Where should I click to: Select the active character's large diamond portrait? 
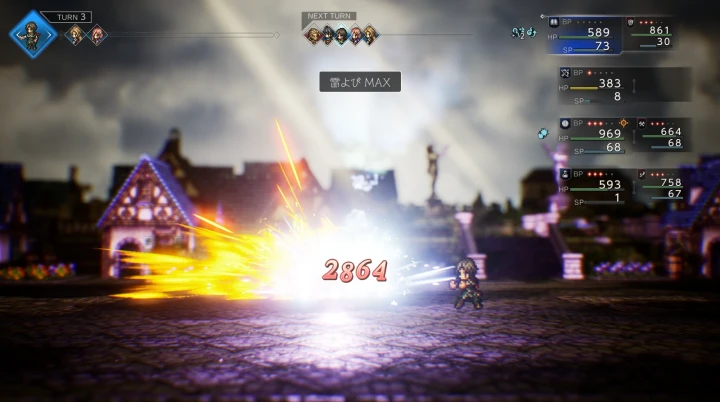[x=34, y=34]
